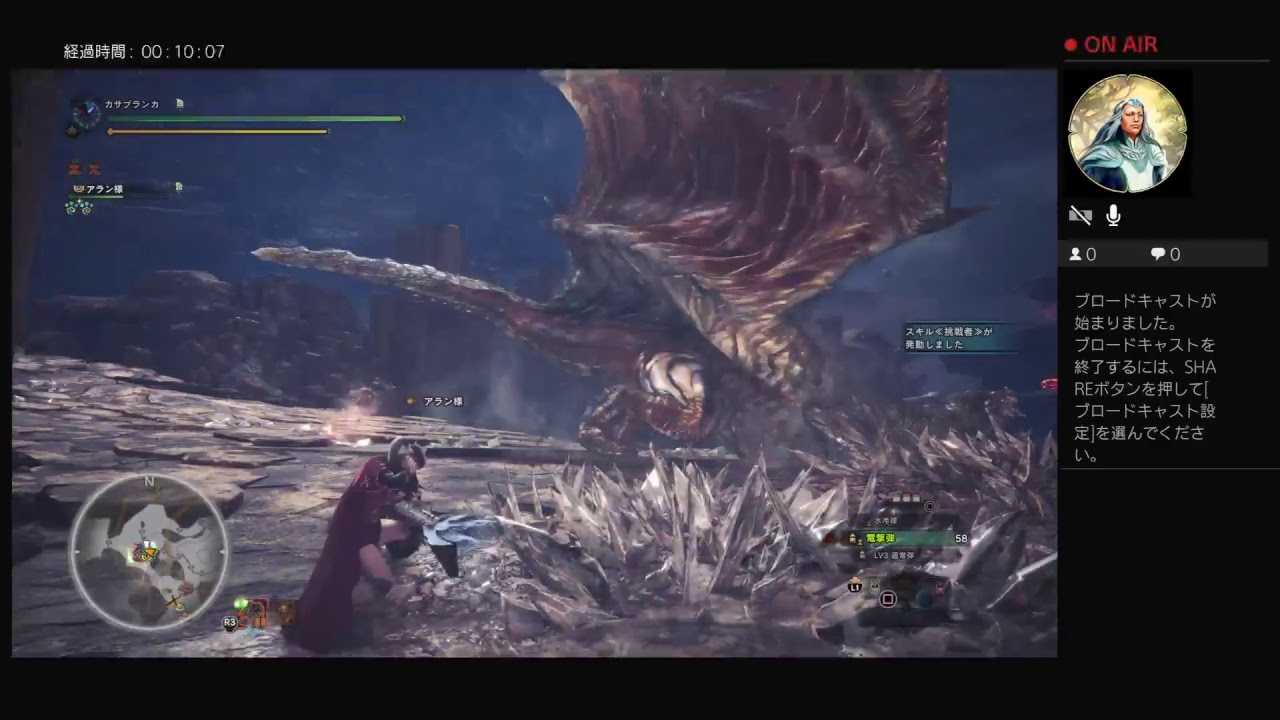The width and height of the screenshot is (1280, 720).
Task: Enable the crossed-out camera icon
Action: point(1081,214)
